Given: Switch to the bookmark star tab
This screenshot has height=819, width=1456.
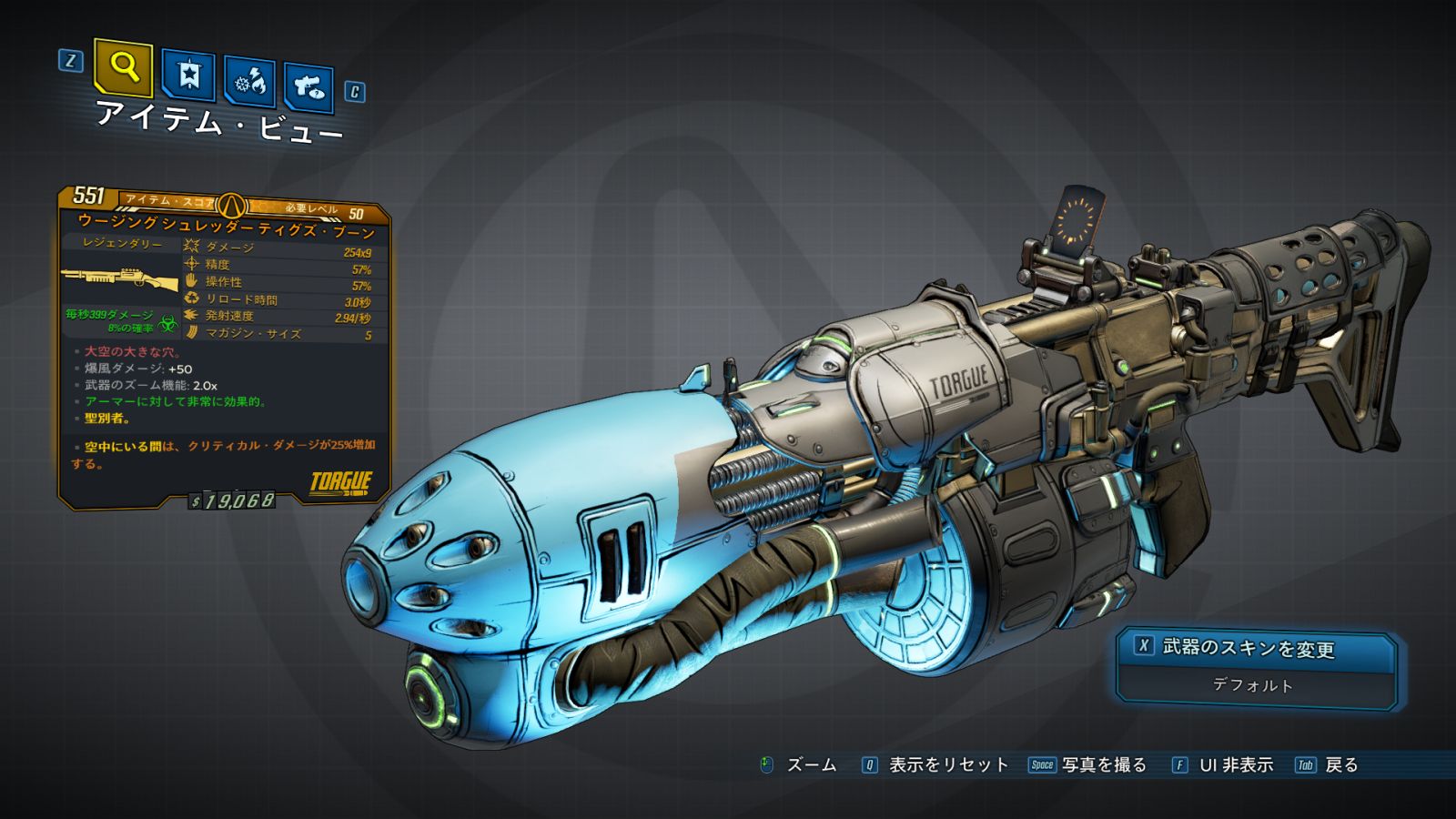Looking at the screenshot, I should point(188,76).
